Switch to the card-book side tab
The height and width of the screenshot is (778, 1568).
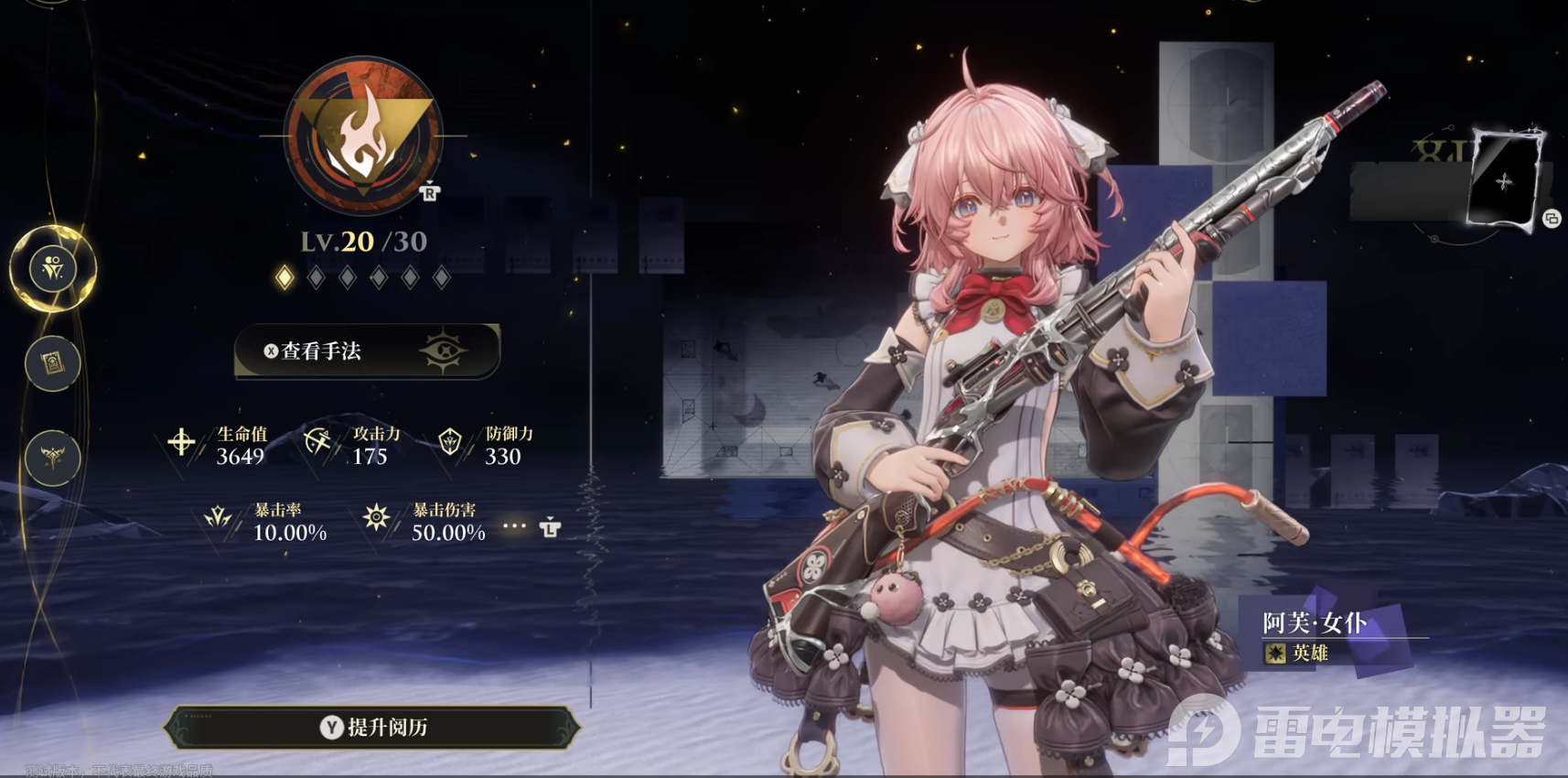tap(52, 363)
